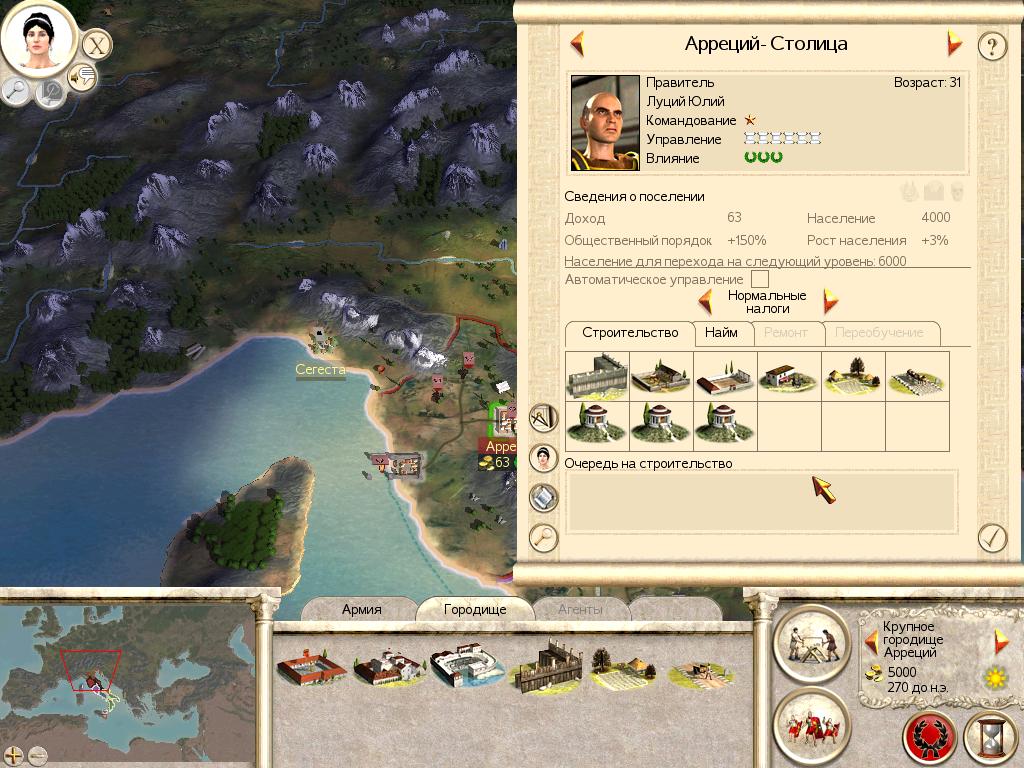Zoom out the minimap with minus button
This screenshot has height=768, width=1024.
pos(38,755)
